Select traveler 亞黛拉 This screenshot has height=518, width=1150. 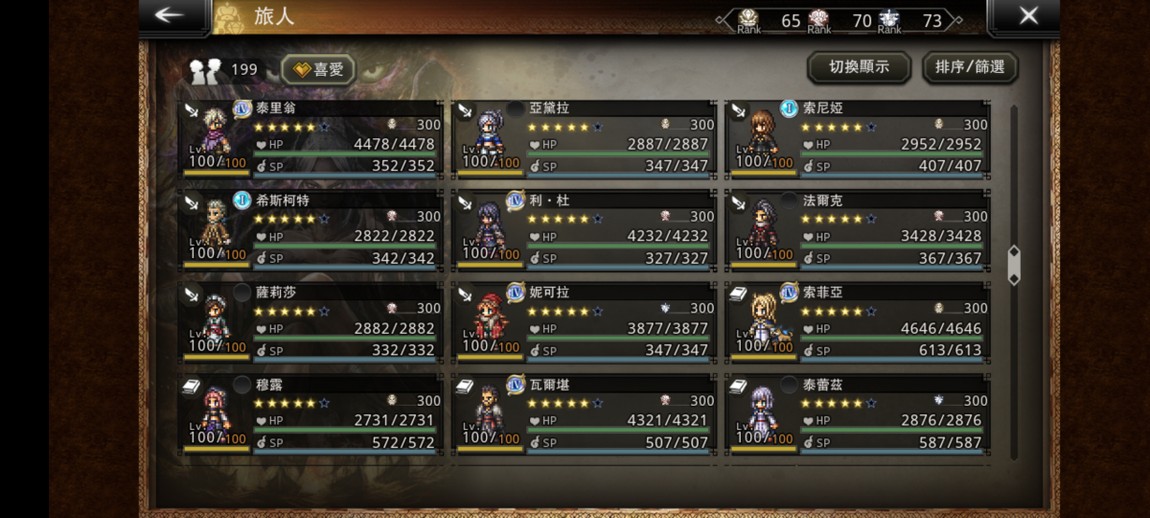584,137
